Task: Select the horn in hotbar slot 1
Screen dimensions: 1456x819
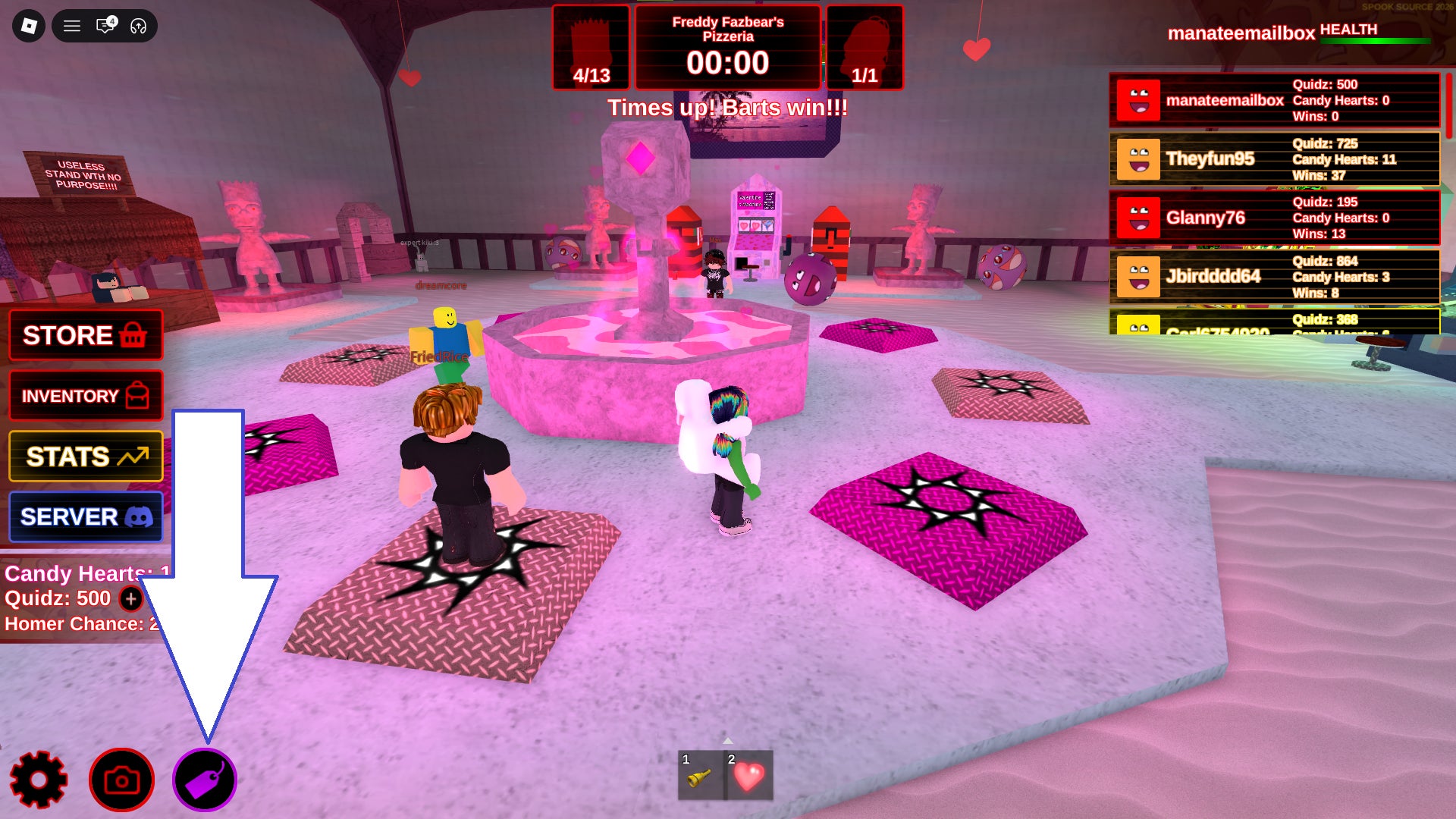Action: click(700, 776)
